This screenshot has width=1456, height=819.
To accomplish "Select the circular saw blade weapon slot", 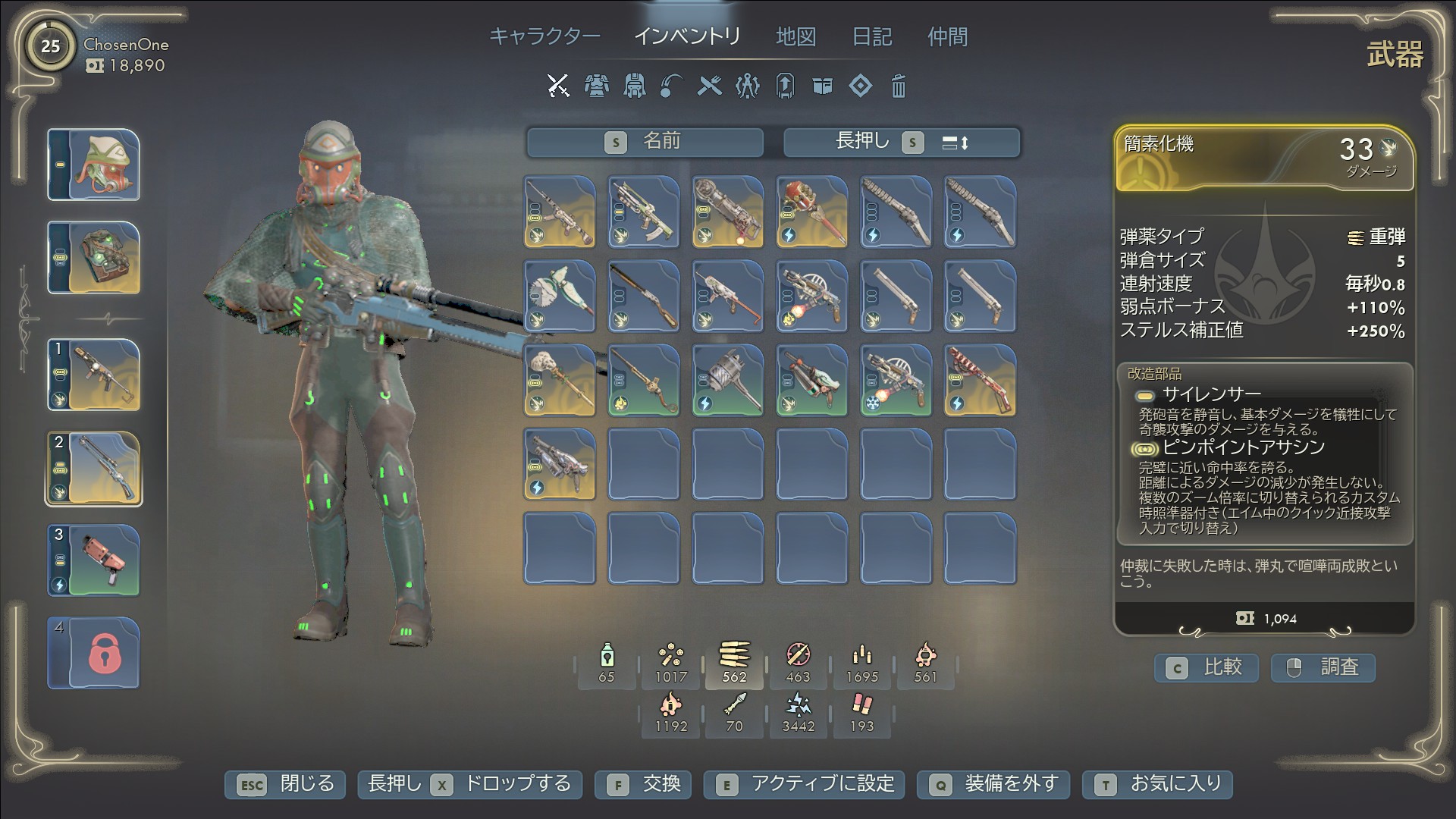I will click(x=560, y=297).
